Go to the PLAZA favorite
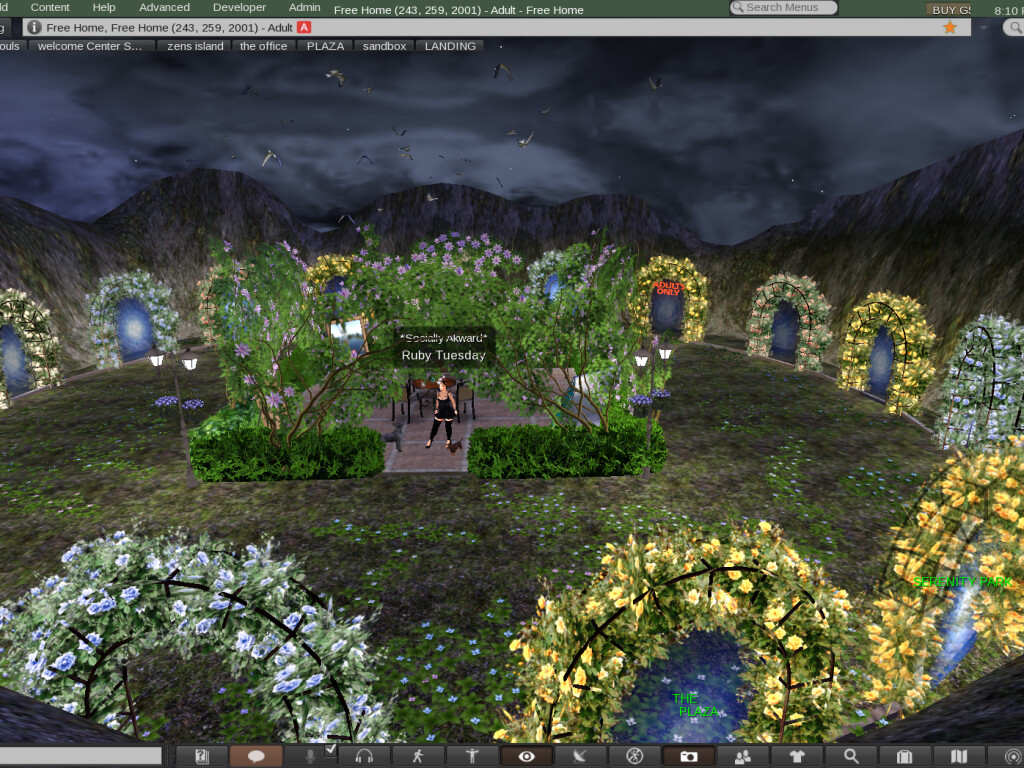The width and height of the screenshot is (1024, 768). (325, 46)
